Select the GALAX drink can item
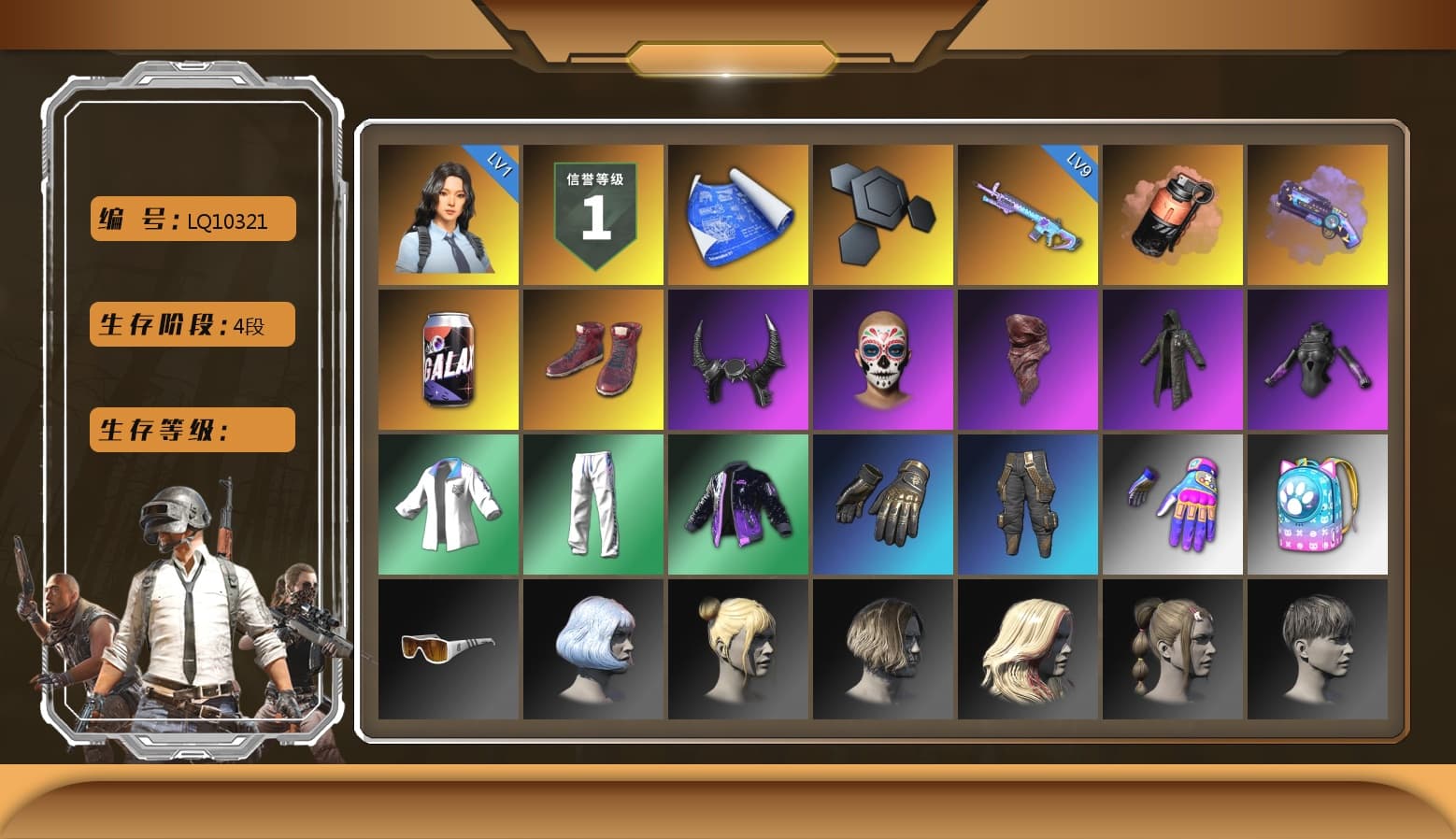The image size is (1456, 839). (x=447, y=359)
